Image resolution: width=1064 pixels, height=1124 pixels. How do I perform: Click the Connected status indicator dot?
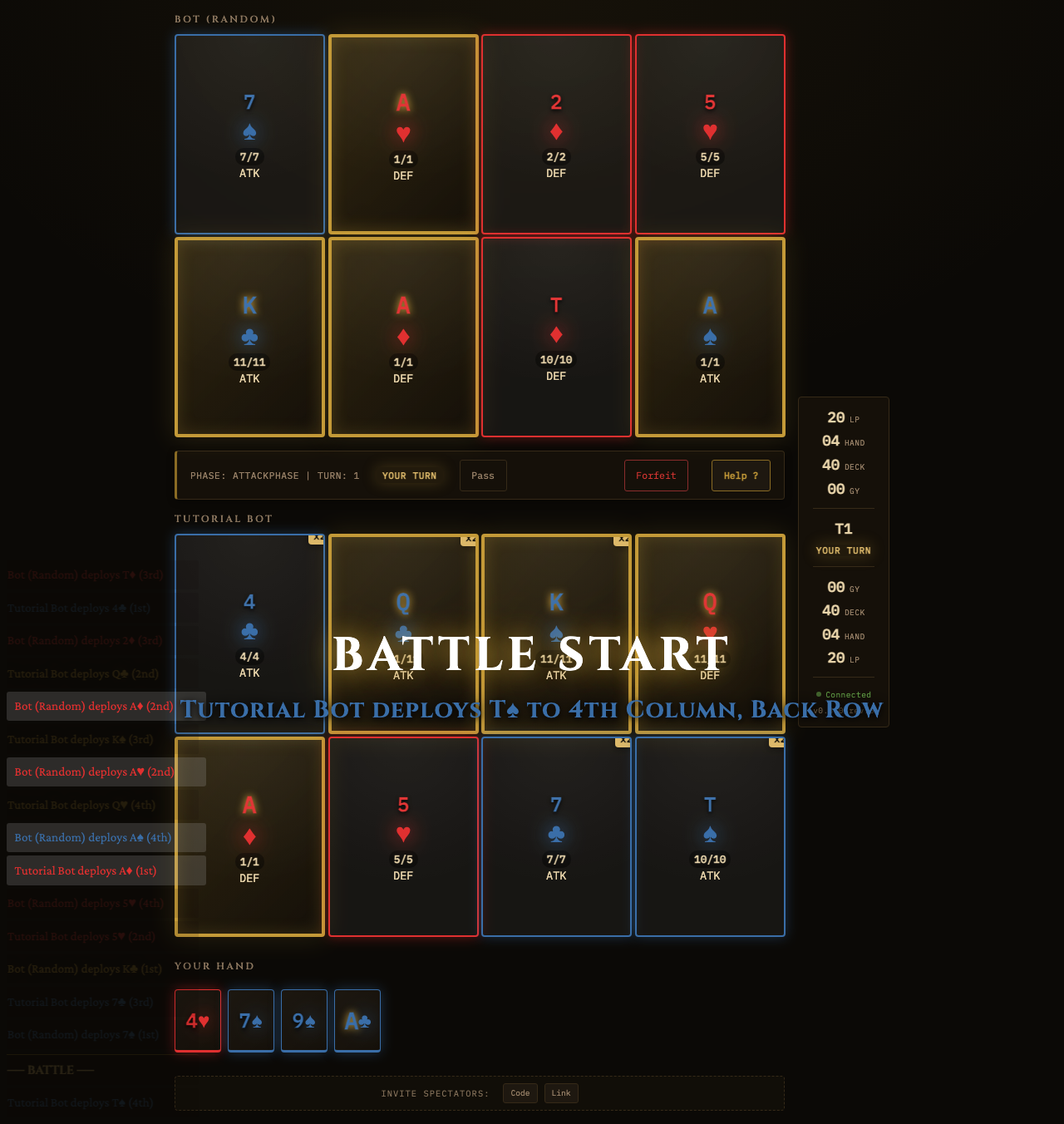[x=818, y=694]
